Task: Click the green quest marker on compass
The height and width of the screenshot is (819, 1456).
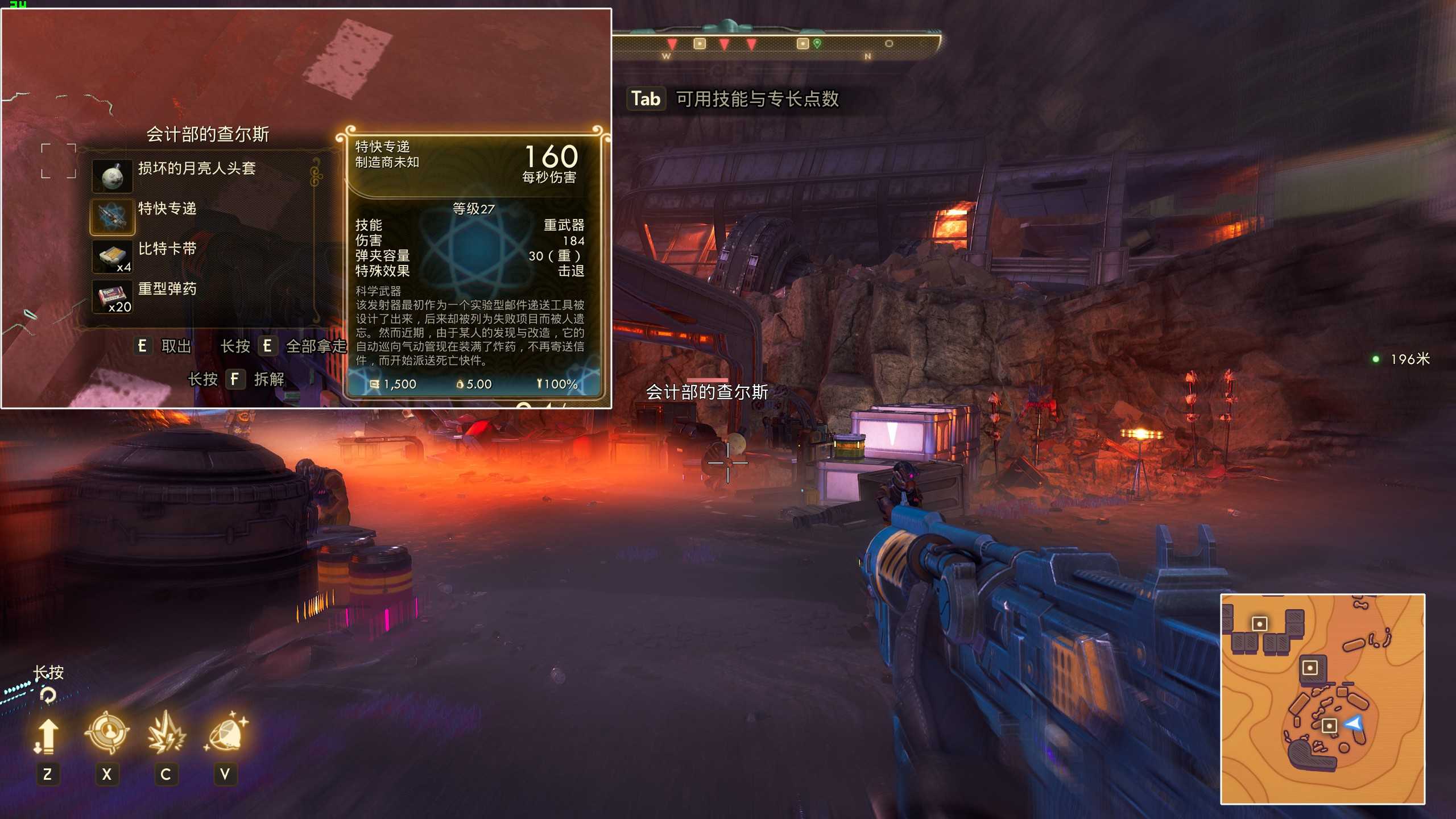Action: coord(817,43)
